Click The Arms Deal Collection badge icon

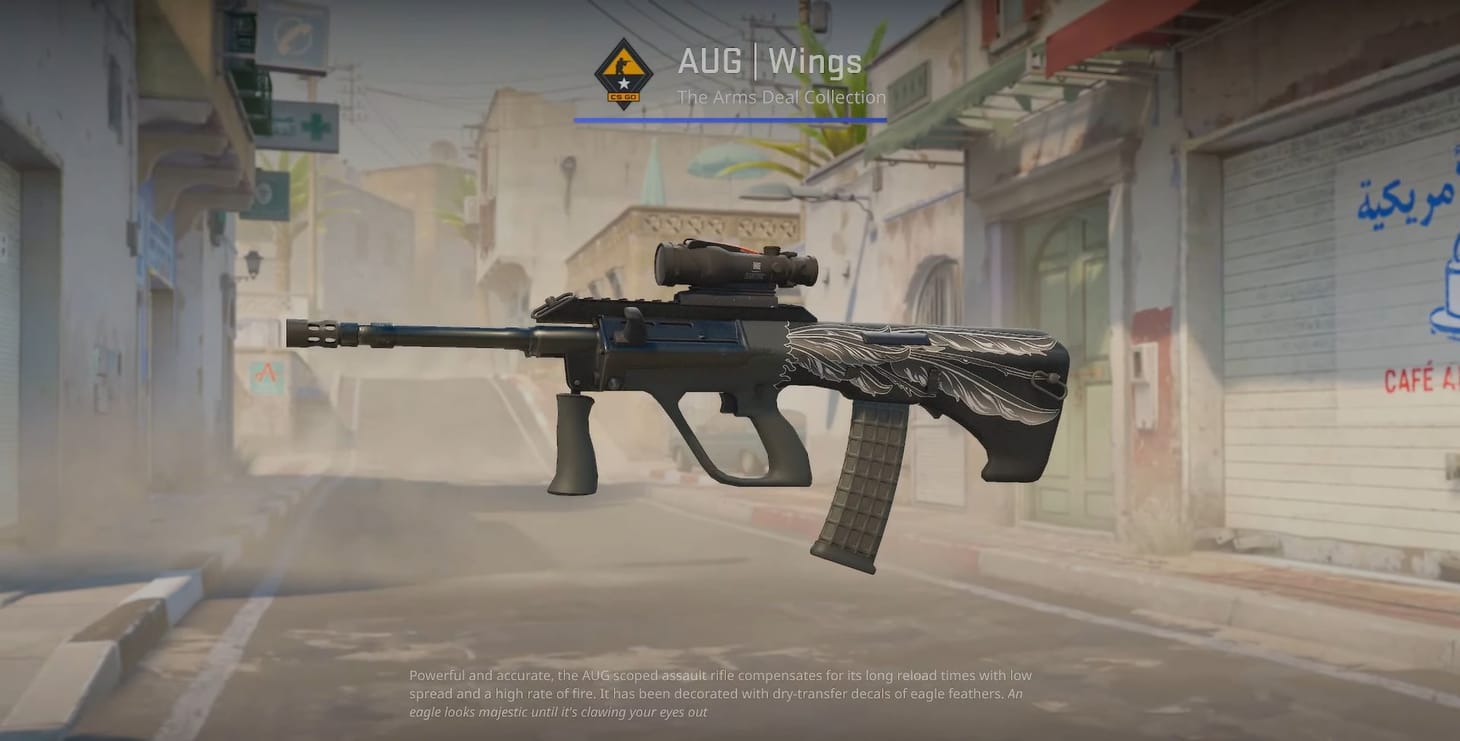click(624, 73)
